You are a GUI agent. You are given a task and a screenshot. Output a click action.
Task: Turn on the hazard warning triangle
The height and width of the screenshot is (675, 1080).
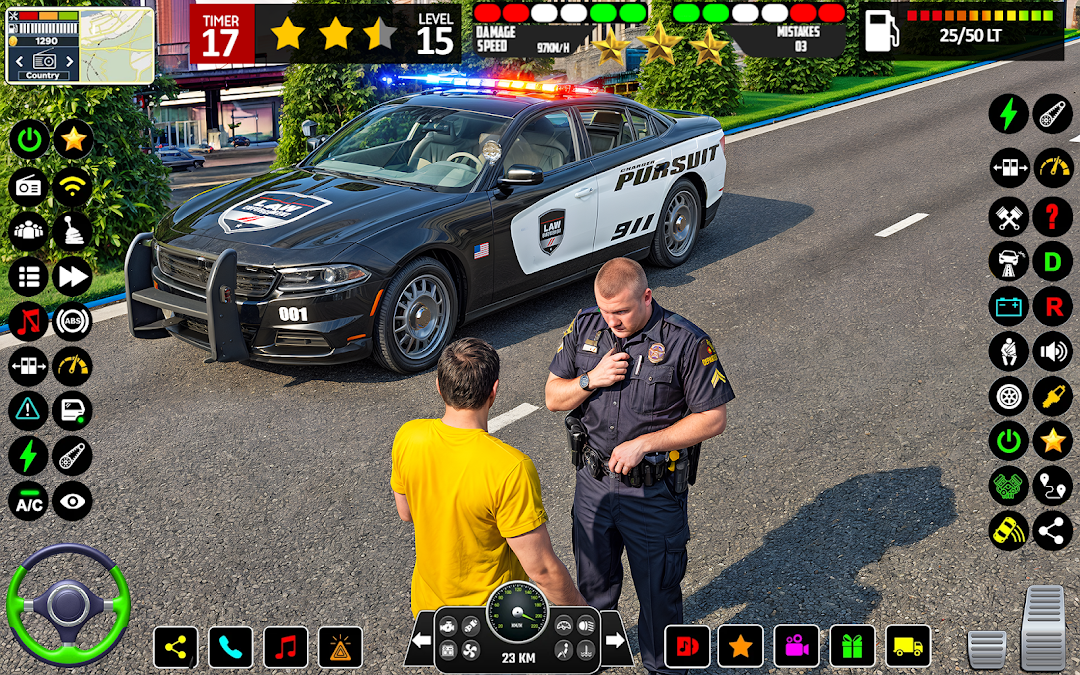pyautogui.click(x=28, y=410)
